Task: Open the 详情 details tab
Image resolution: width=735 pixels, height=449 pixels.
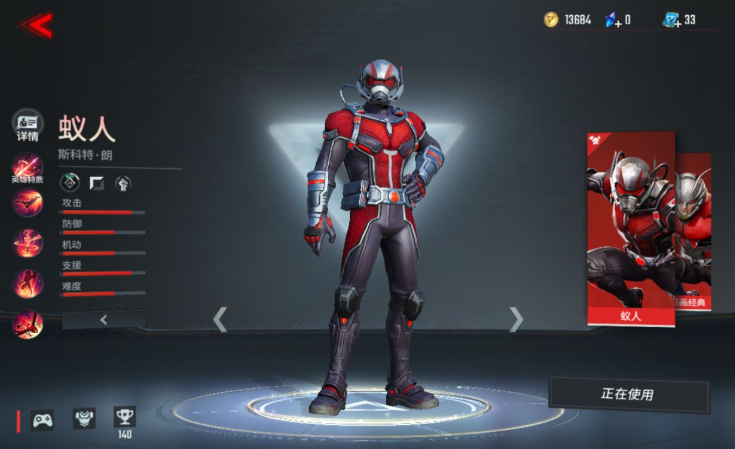Action: pyautogui.click(x=27, y=127)
